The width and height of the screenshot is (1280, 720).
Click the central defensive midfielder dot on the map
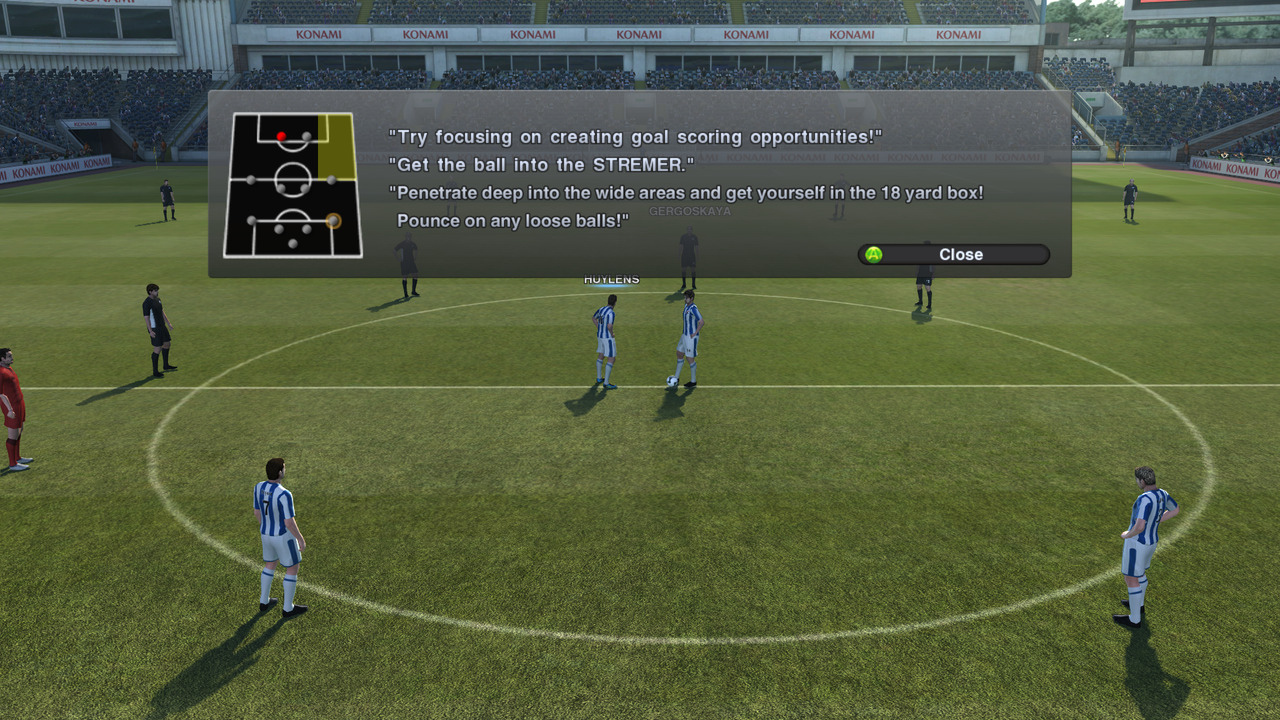pyautogui.click(x=281, y=188)
